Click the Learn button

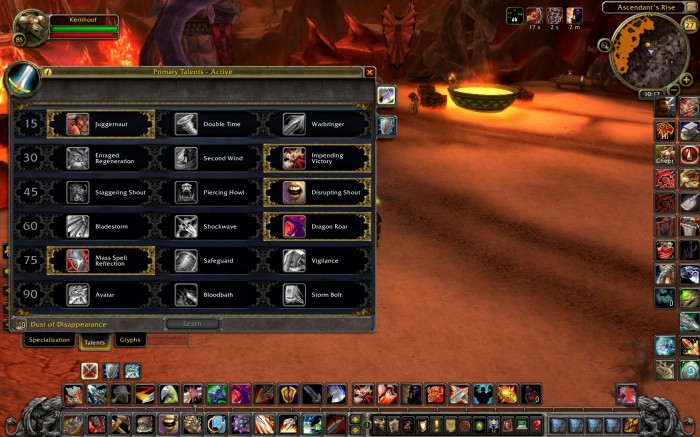[193, 324]
